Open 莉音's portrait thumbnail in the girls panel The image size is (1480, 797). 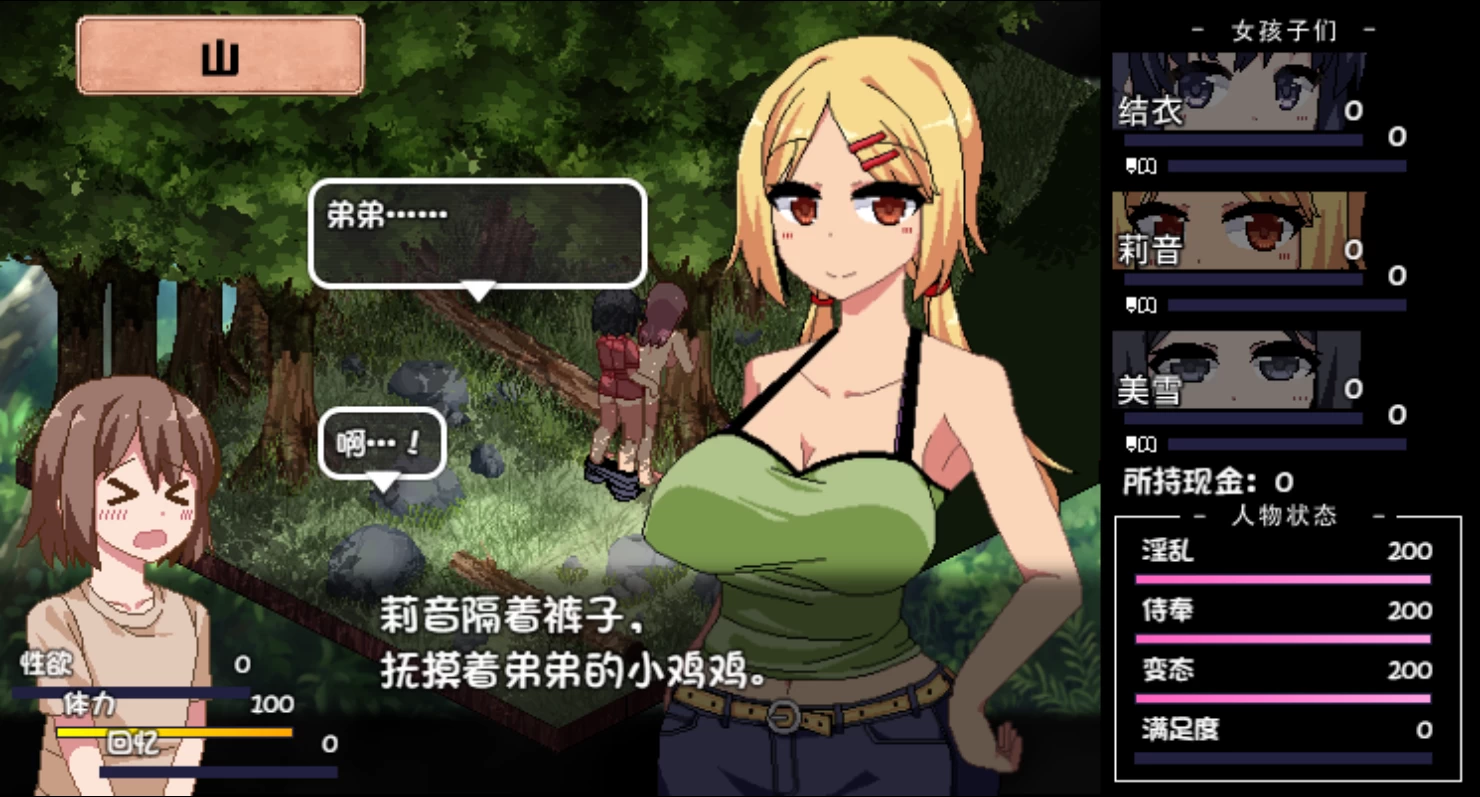tap(1240, 230)
